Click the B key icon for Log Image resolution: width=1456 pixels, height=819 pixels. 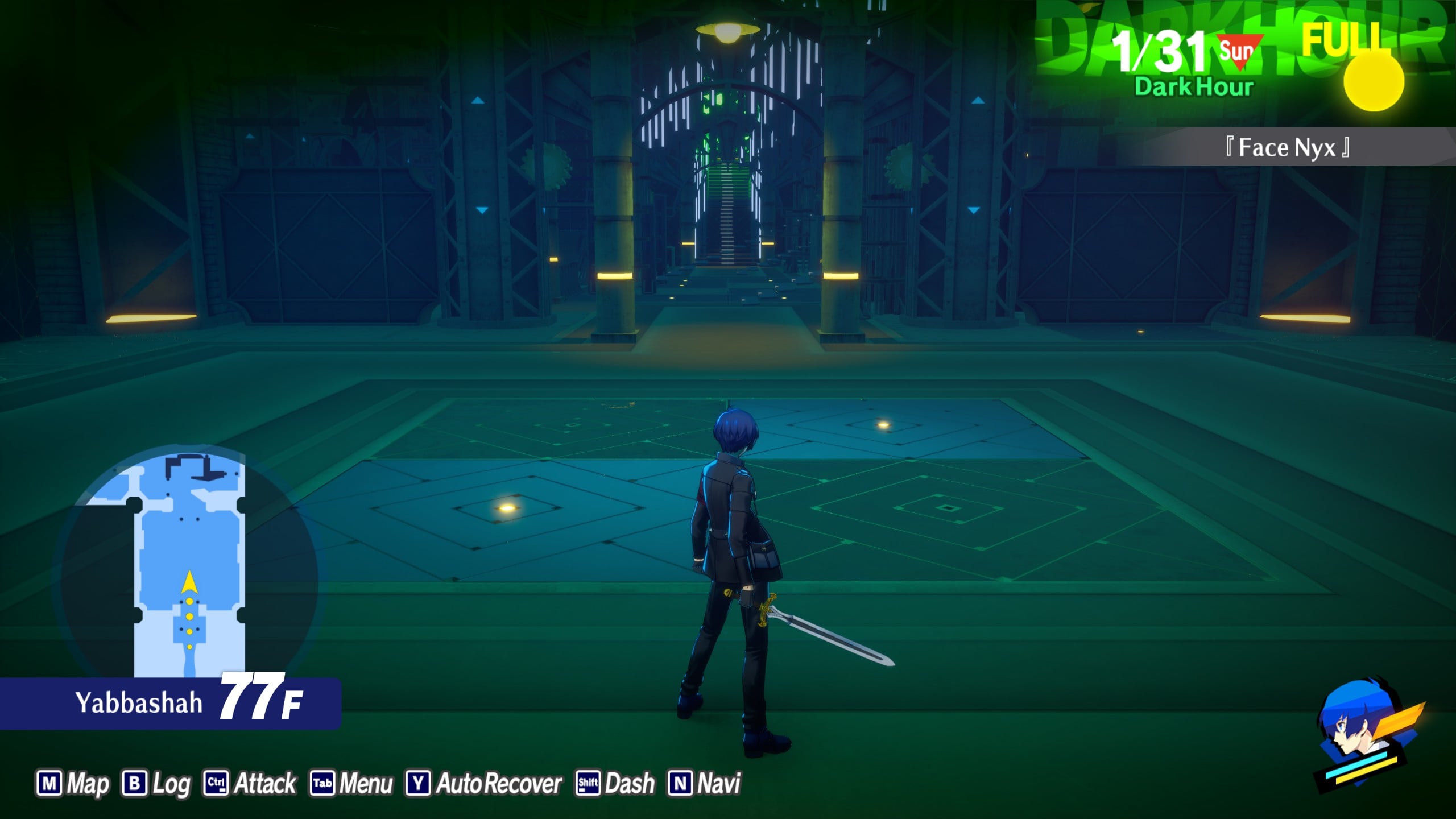pyautogui.click(x=135, y=783)
